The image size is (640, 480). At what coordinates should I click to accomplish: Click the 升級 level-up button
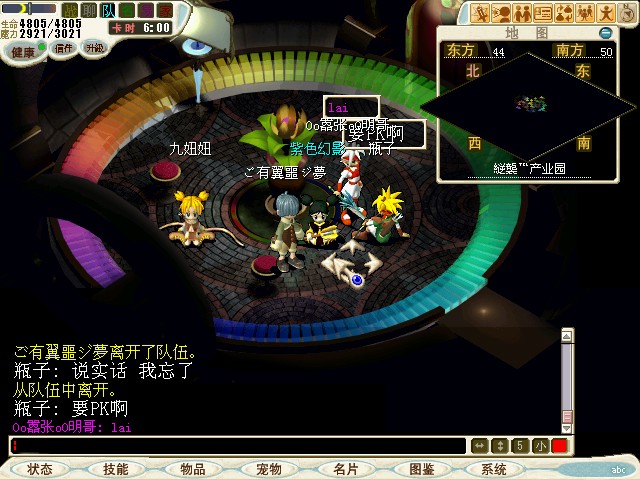point(95,48)
